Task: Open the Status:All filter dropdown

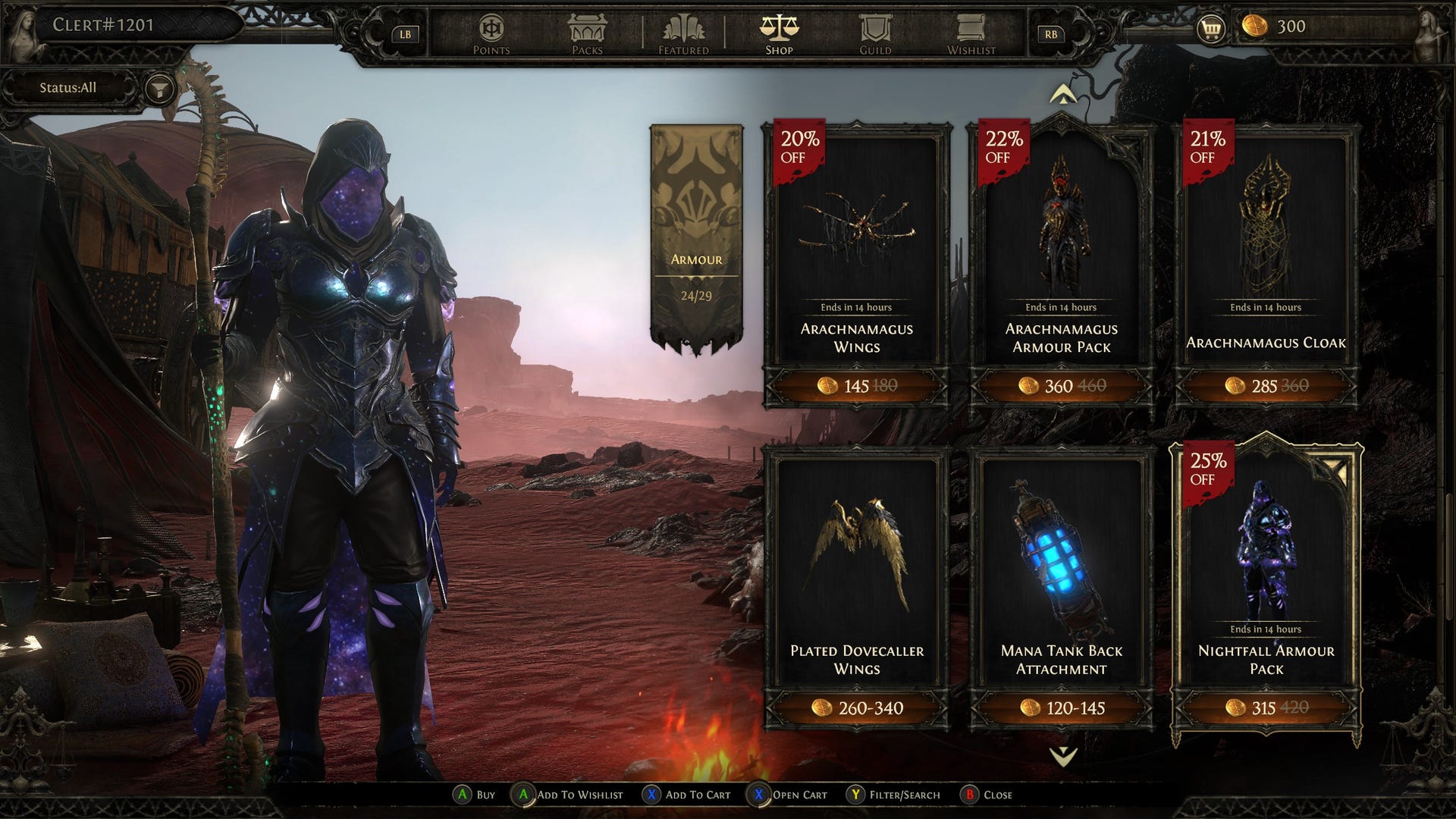Action: click(x=68, y=88)
